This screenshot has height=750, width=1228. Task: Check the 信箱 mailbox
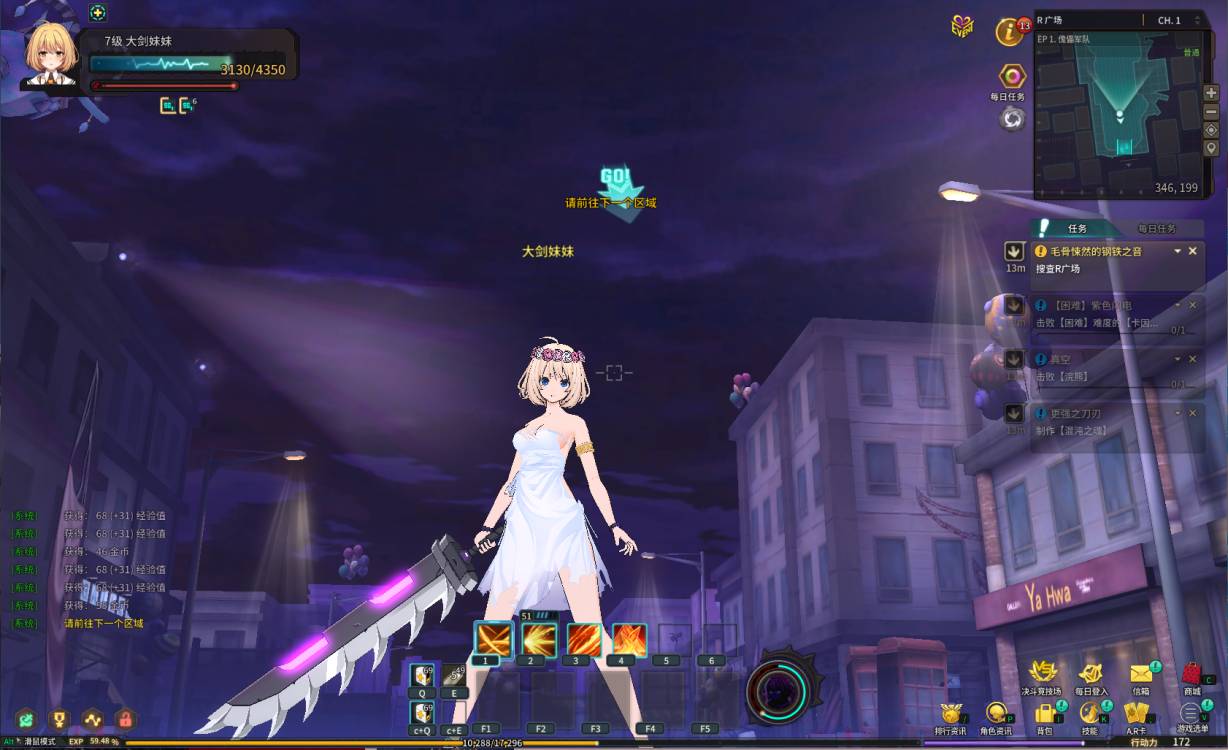tap(1140, 673)
